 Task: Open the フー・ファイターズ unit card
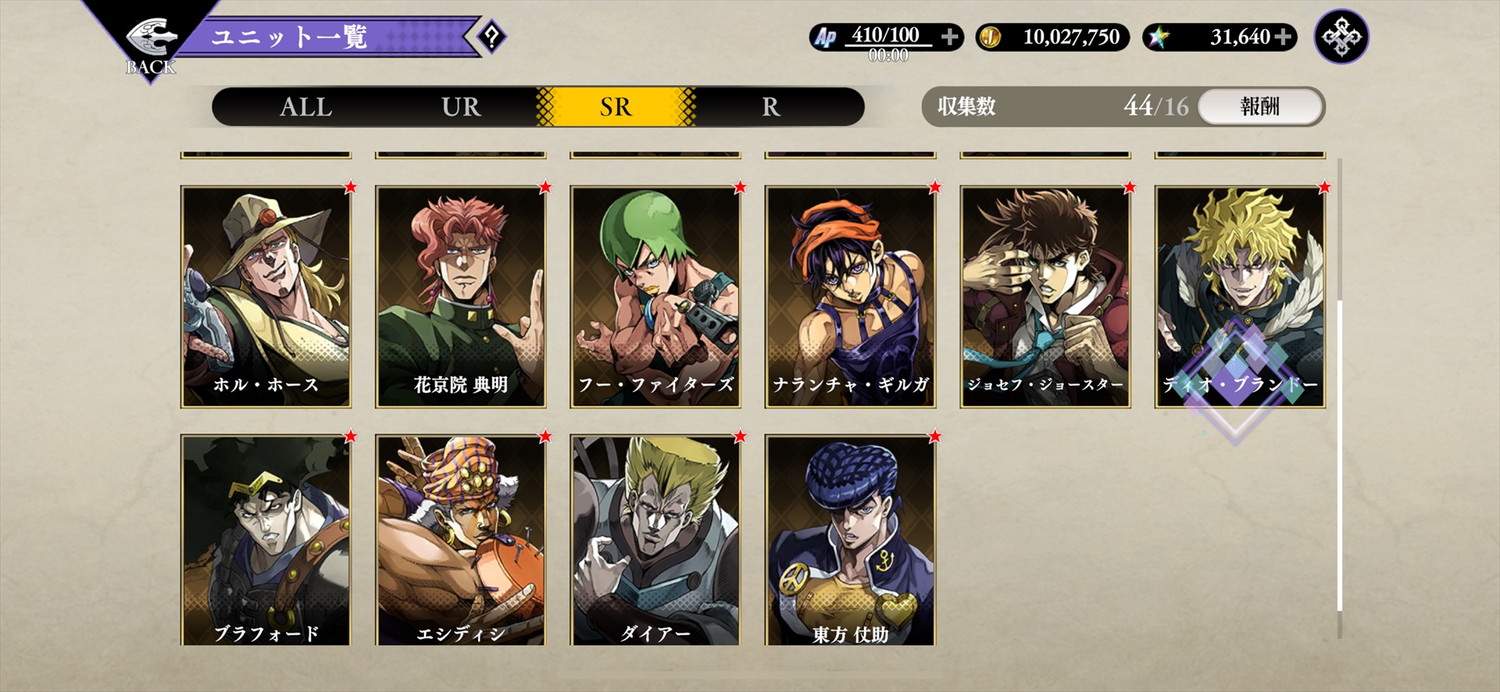656,297
